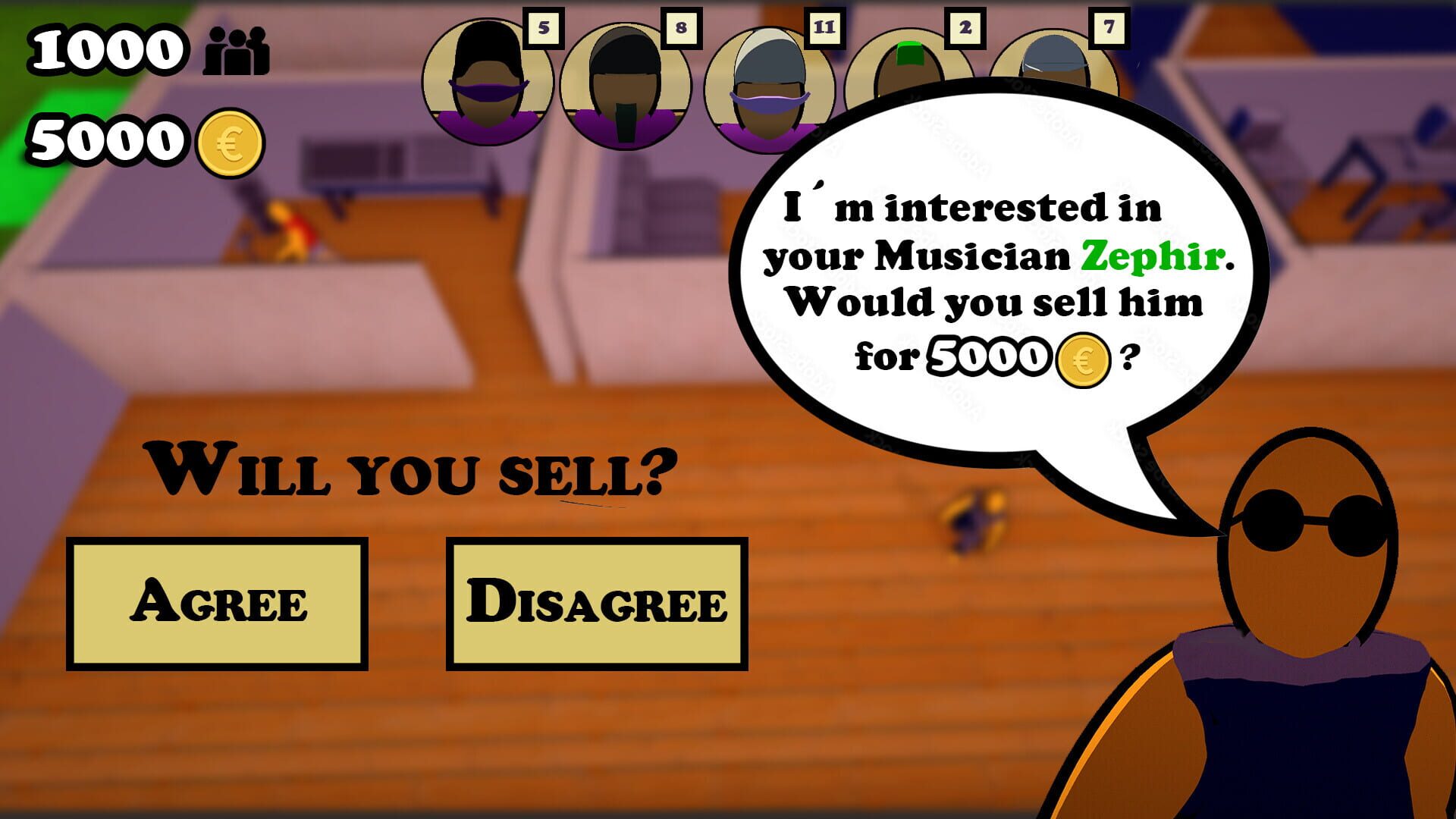Click Disagree to refuse the offer

tap(595, 603)
